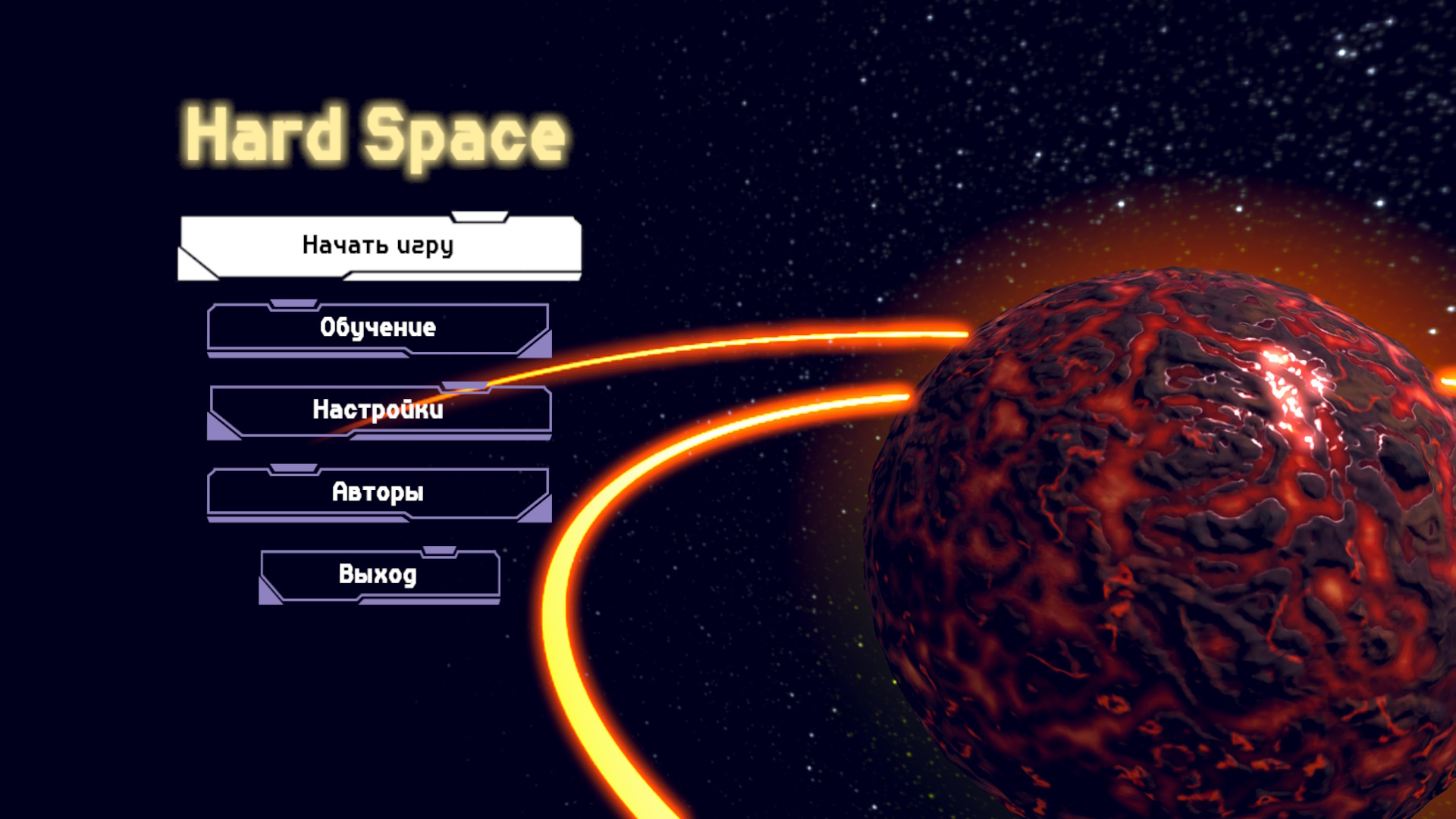Open the tutorial with Обучение

coord(378,327)
